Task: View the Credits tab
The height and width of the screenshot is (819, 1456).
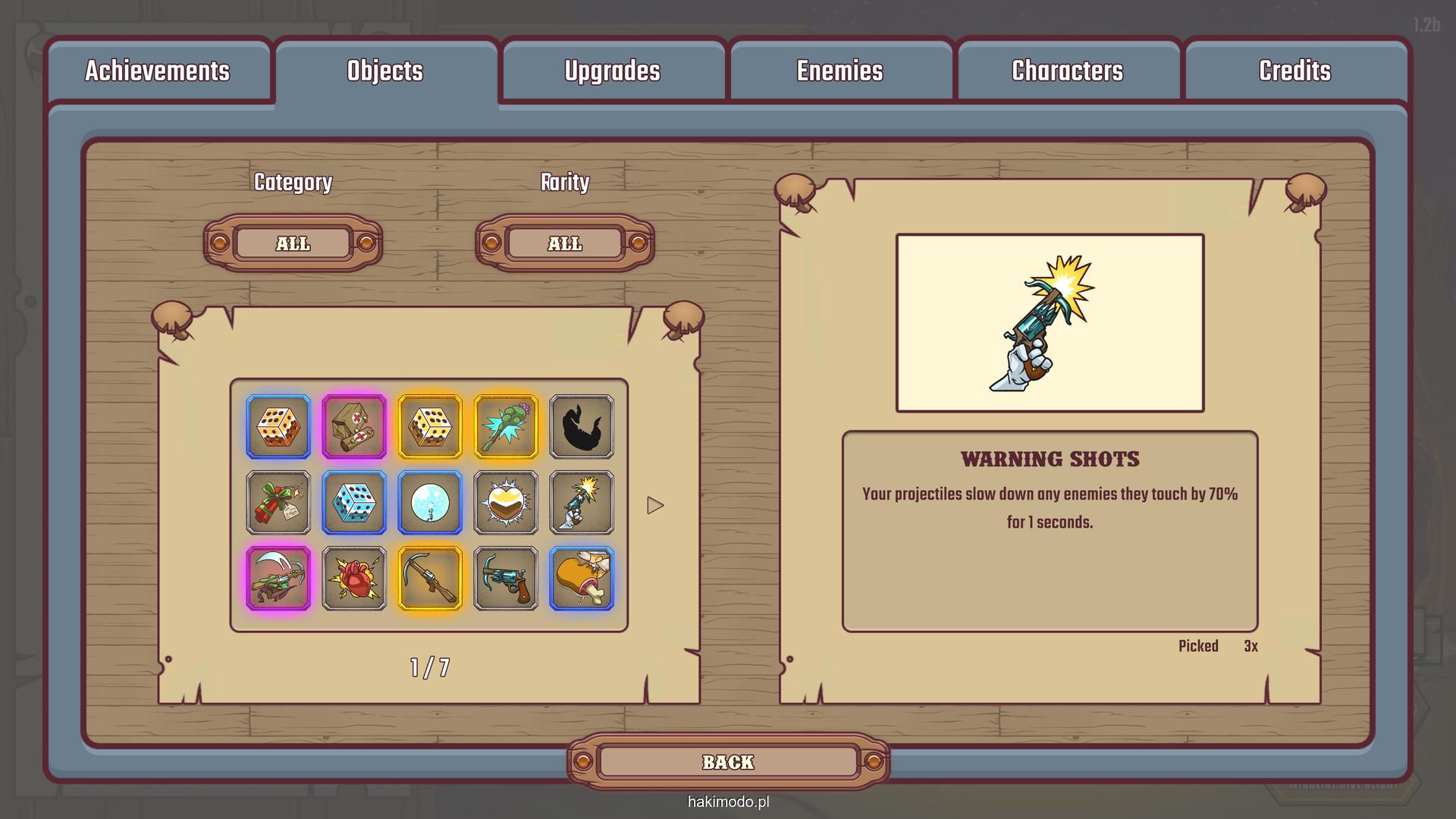Action: 1294,71
